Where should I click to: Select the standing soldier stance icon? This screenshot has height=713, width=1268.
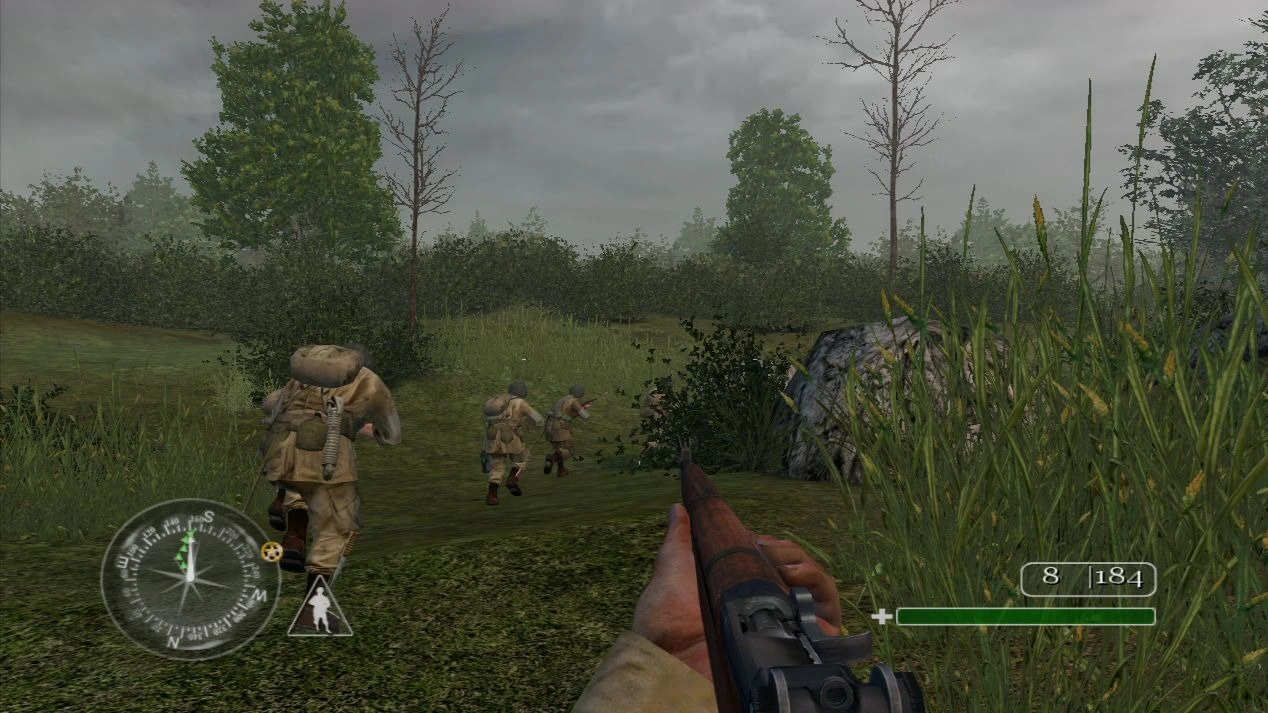pos(320,609)
